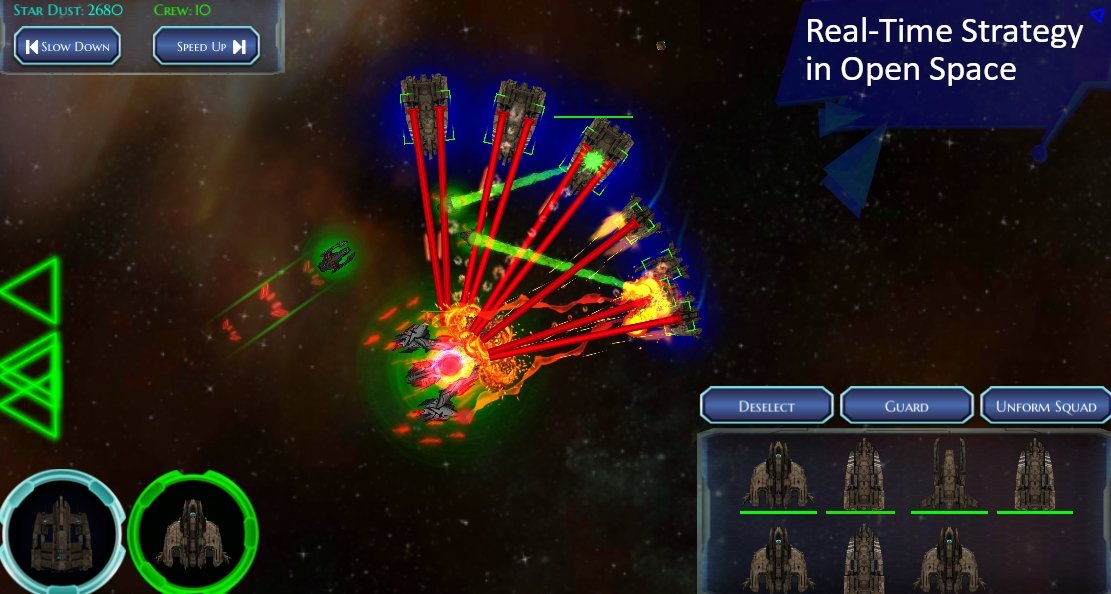Choose the Unform Squad button
Screen dimensions: 1111x594
tap(1046, 406)
